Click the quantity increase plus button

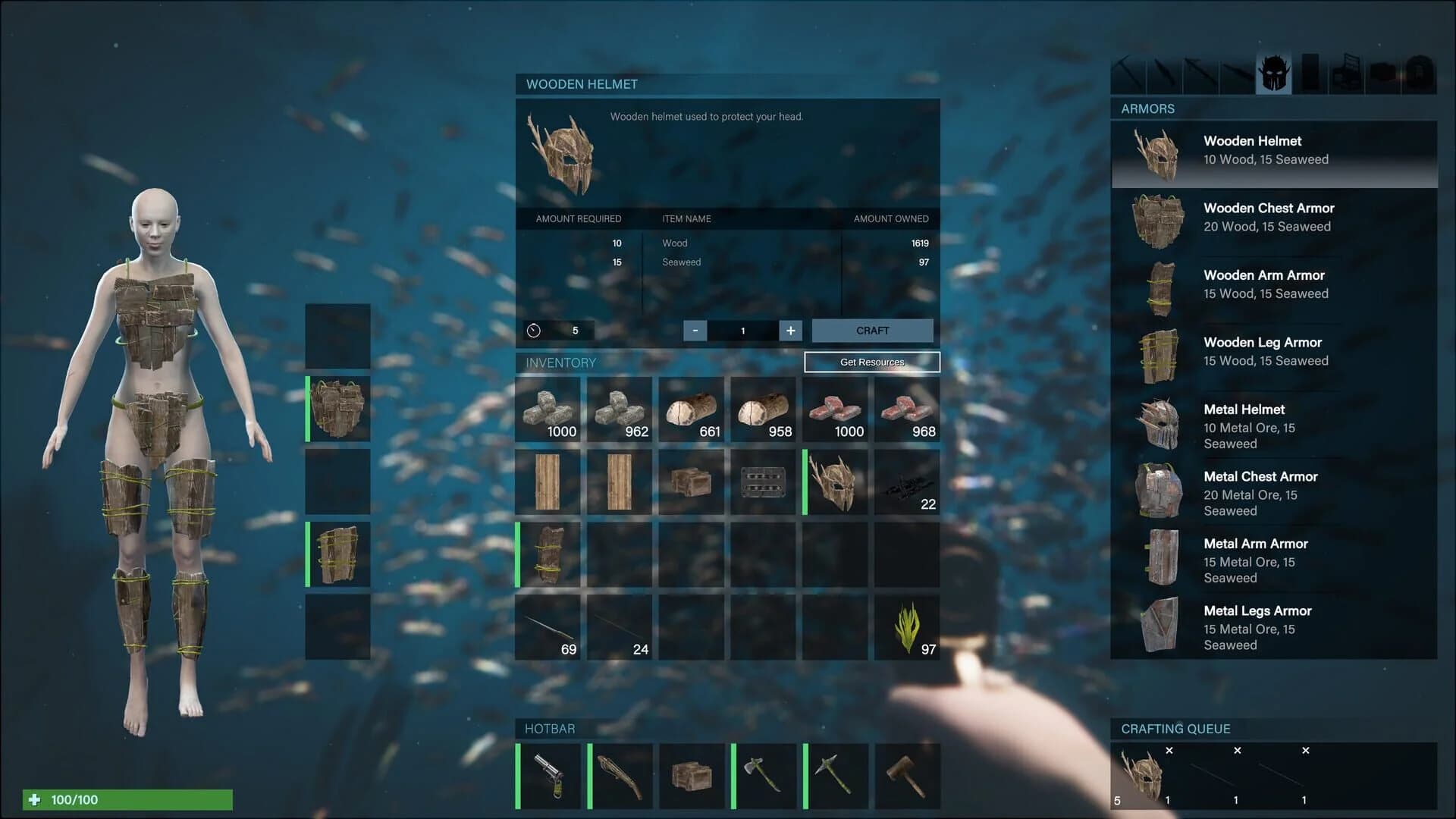tap(789, 331)
